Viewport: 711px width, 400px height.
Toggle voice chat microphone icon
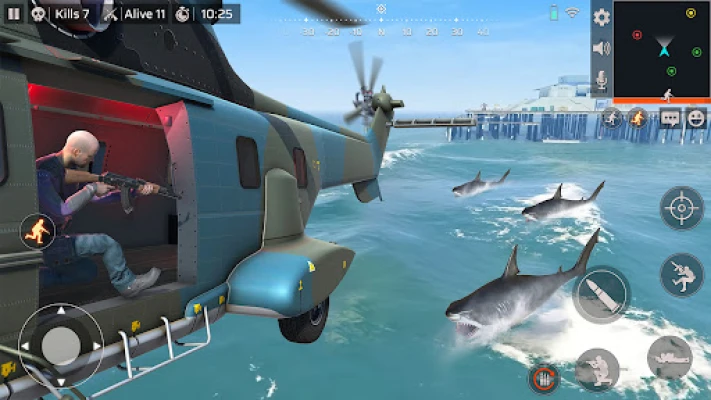601,80
